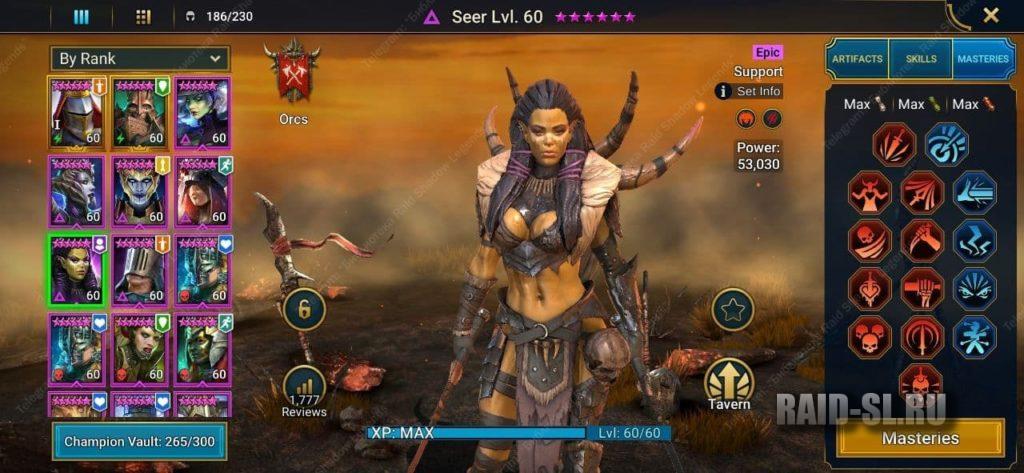
Task: Select the blue swirl mastery icon
Action: click(x=946, y=144)
